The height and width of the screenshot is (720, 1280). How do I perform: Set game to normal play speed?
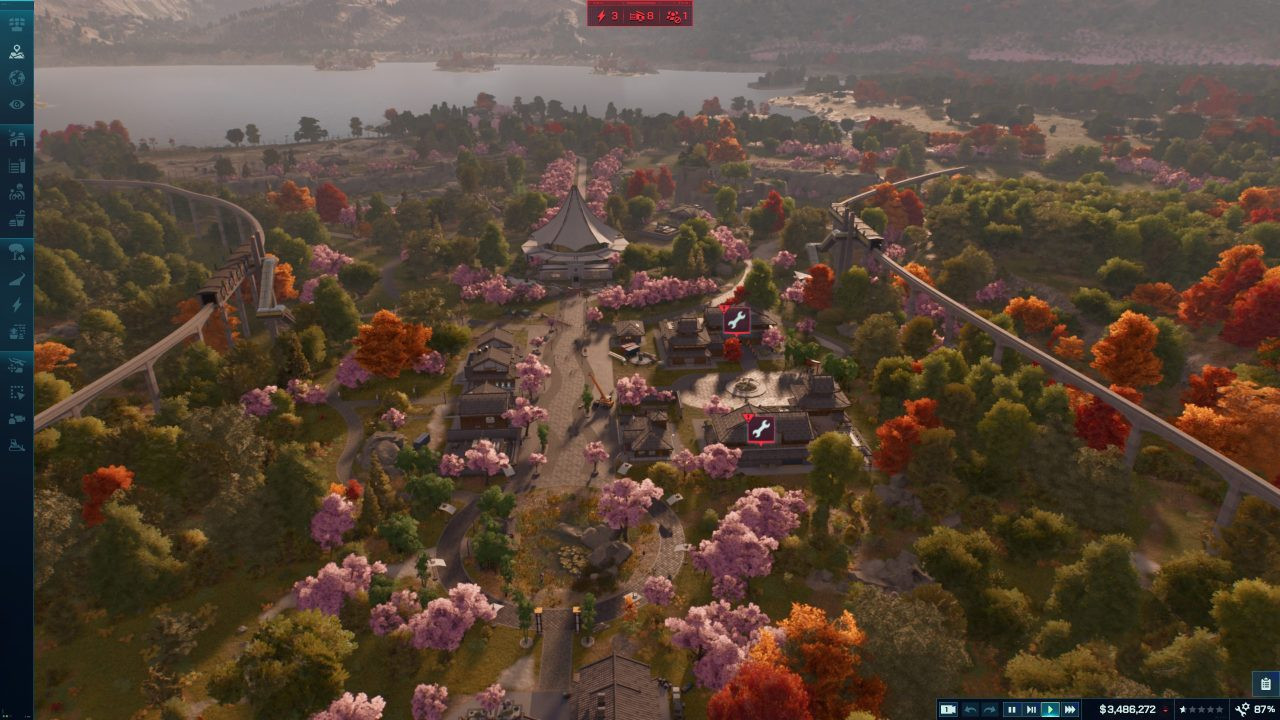[1050, 709]
